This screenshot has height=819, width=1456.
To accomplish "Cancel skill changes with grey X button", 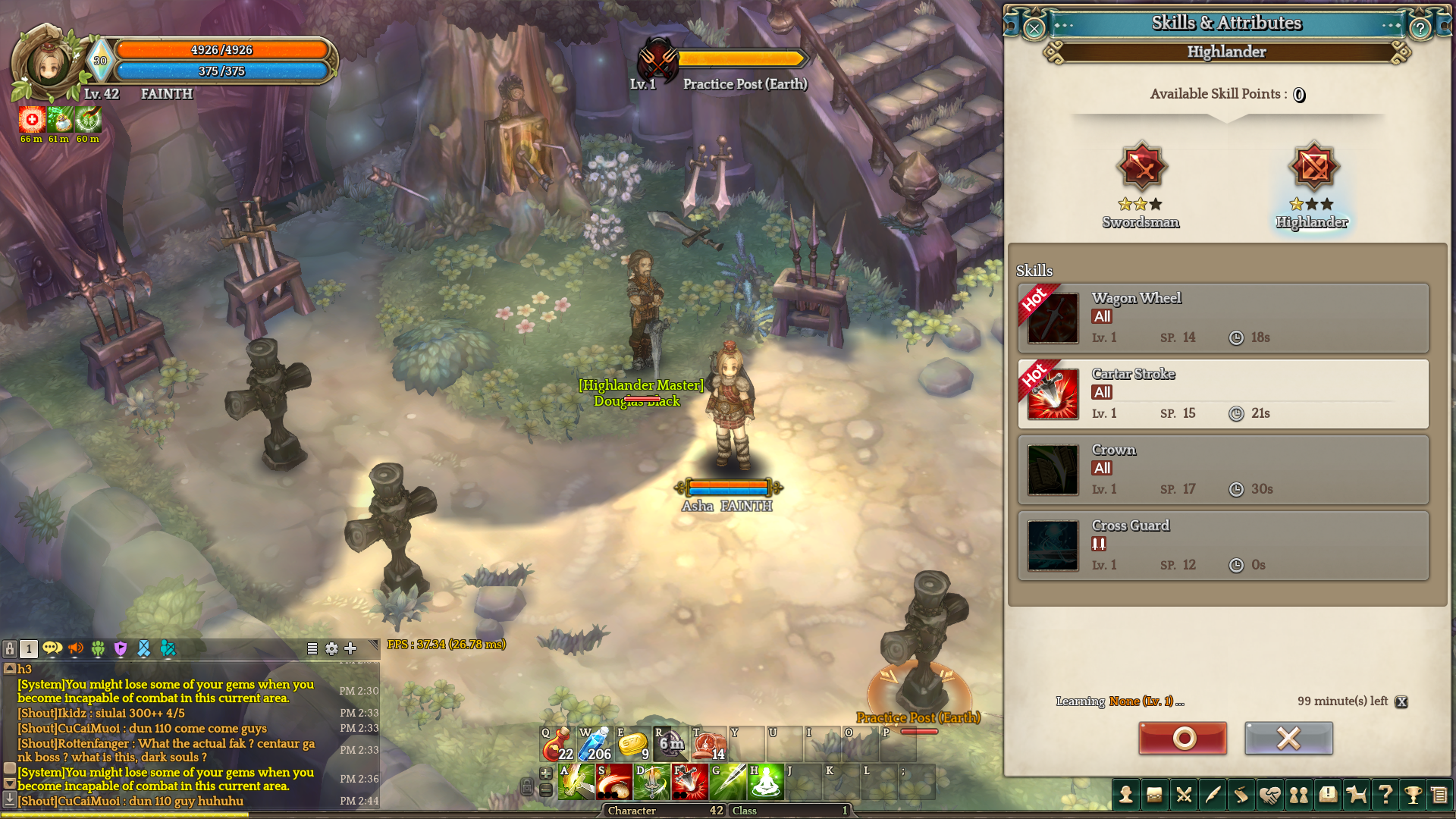I will [1288, 738].
